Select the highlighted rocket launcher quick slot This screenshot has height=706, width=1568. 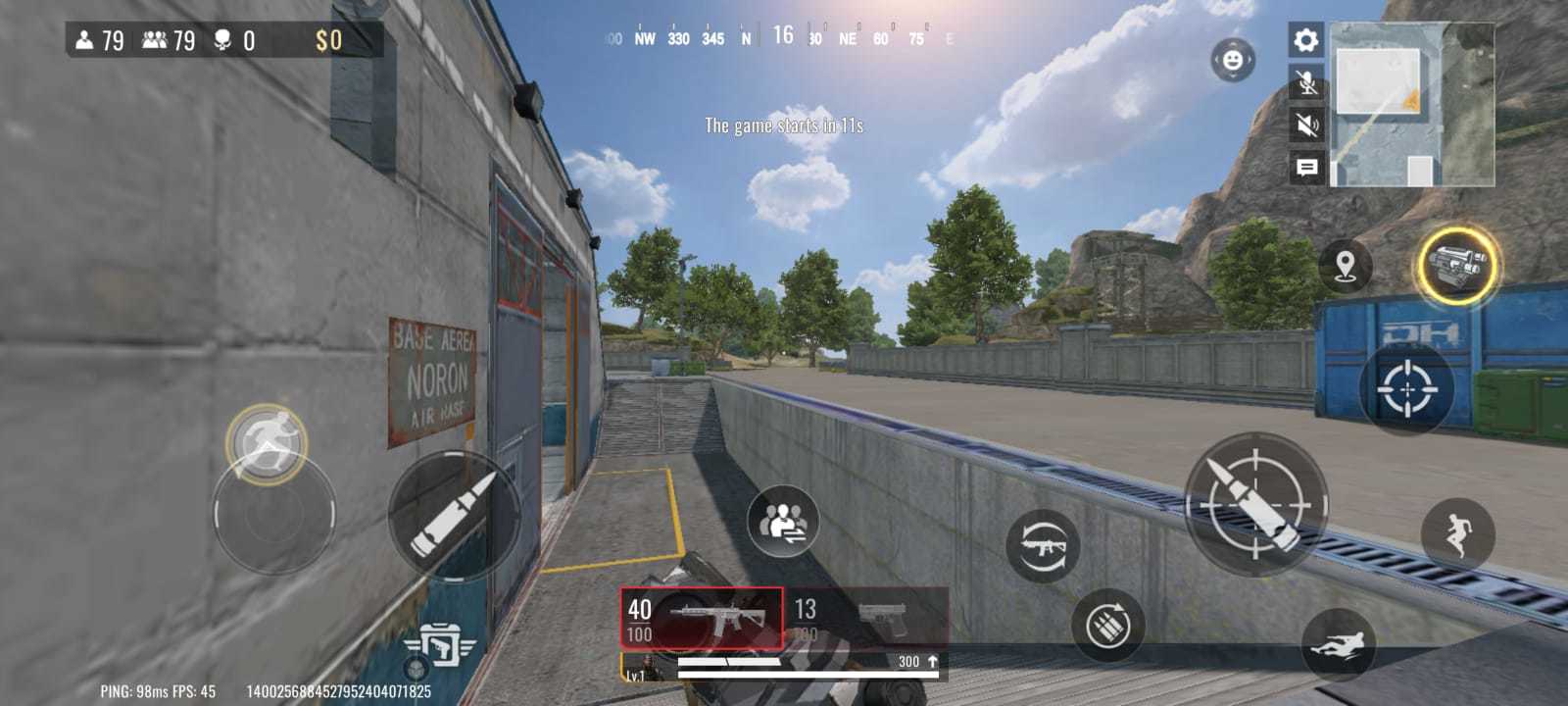(x=1459, y=267)
